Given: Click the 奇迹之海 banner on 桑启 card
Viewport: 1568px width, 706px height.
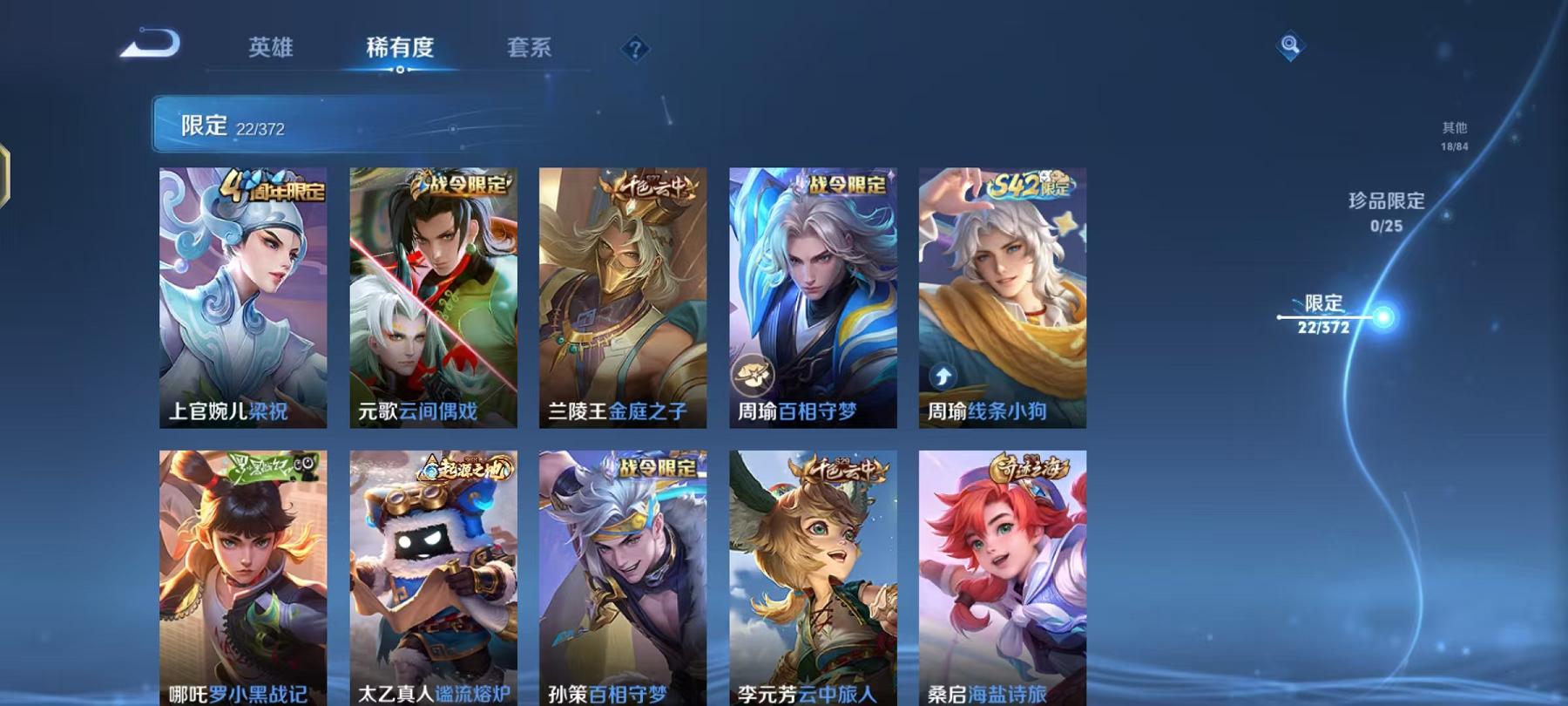Looking at the screenshot, I should [1030, 469].
